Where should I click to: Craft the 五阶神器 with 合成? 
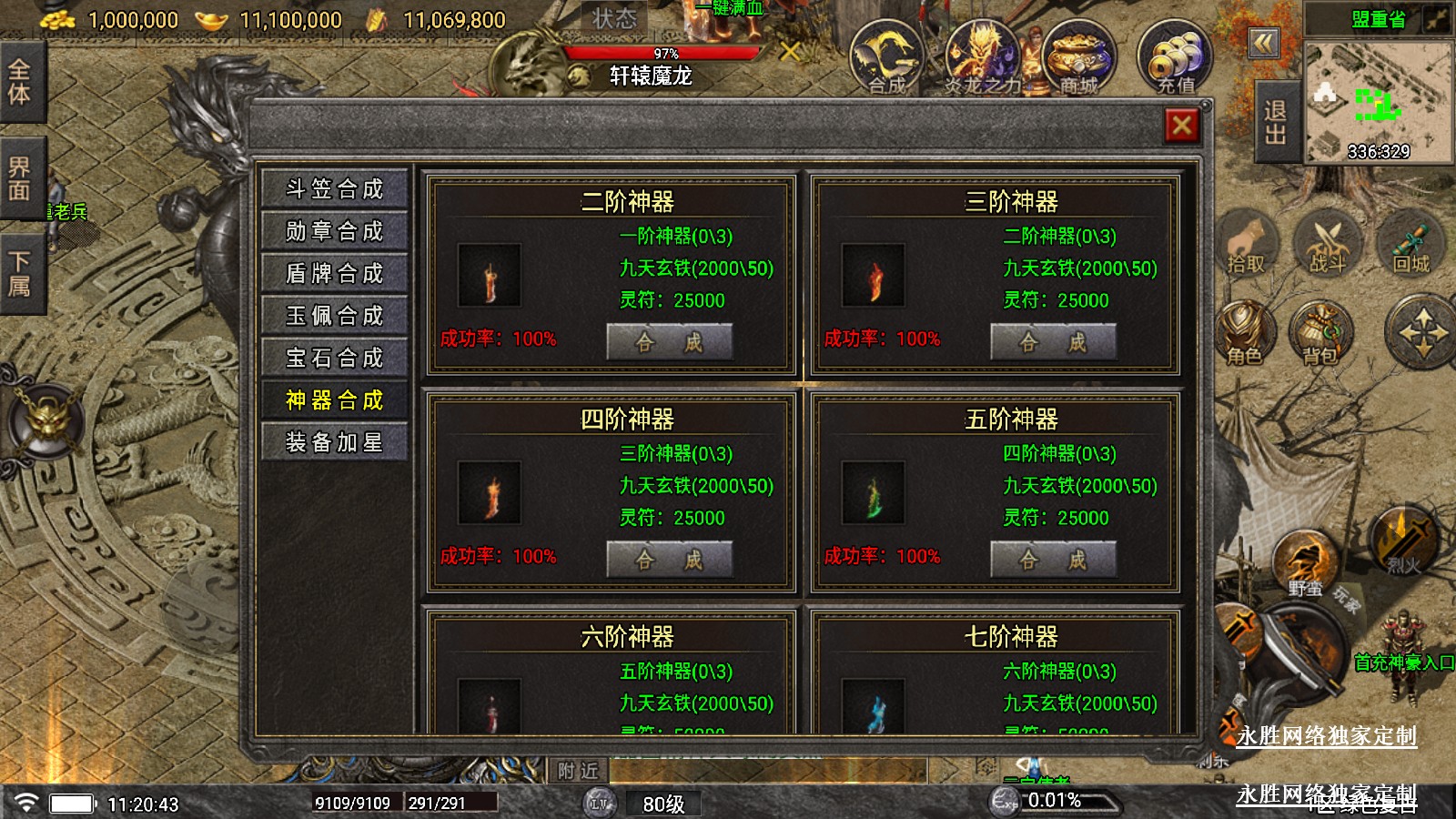tap(1053, 560)
